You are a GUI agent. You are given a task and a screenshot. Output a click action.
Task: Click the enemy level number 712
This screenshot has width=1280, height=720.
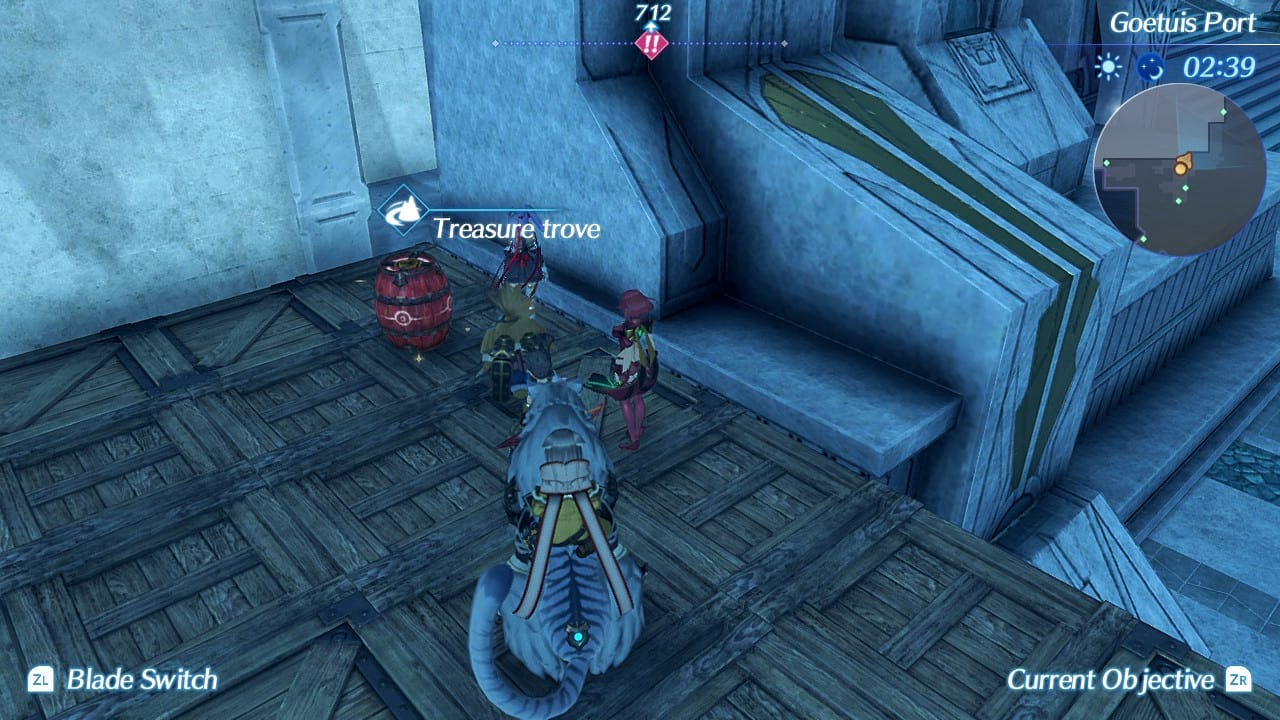pyautogui.click(x=652, y=14)
